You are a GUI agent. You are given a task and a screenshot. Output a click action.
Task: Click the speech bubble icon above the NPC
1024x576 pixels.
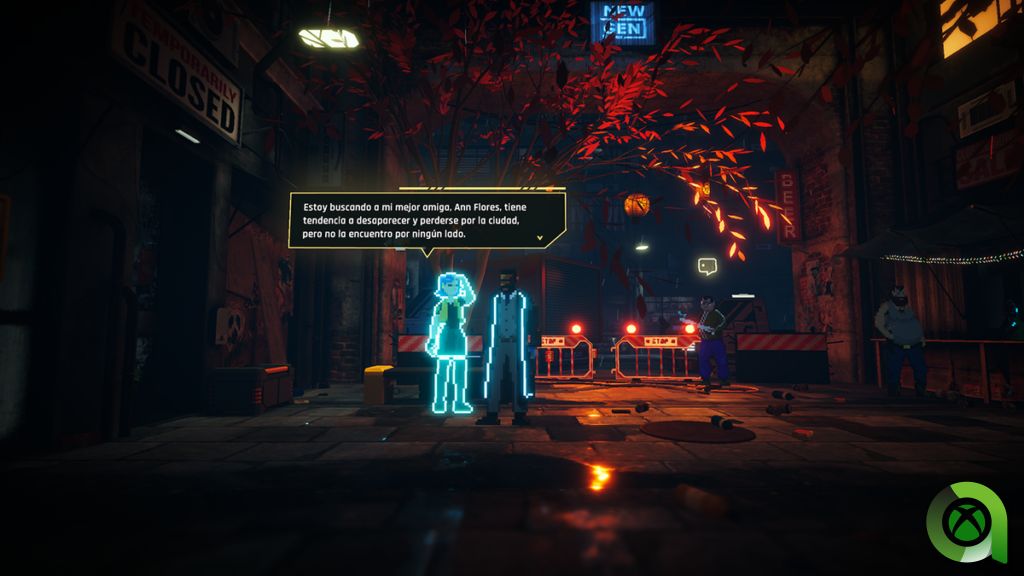(707, 266)
